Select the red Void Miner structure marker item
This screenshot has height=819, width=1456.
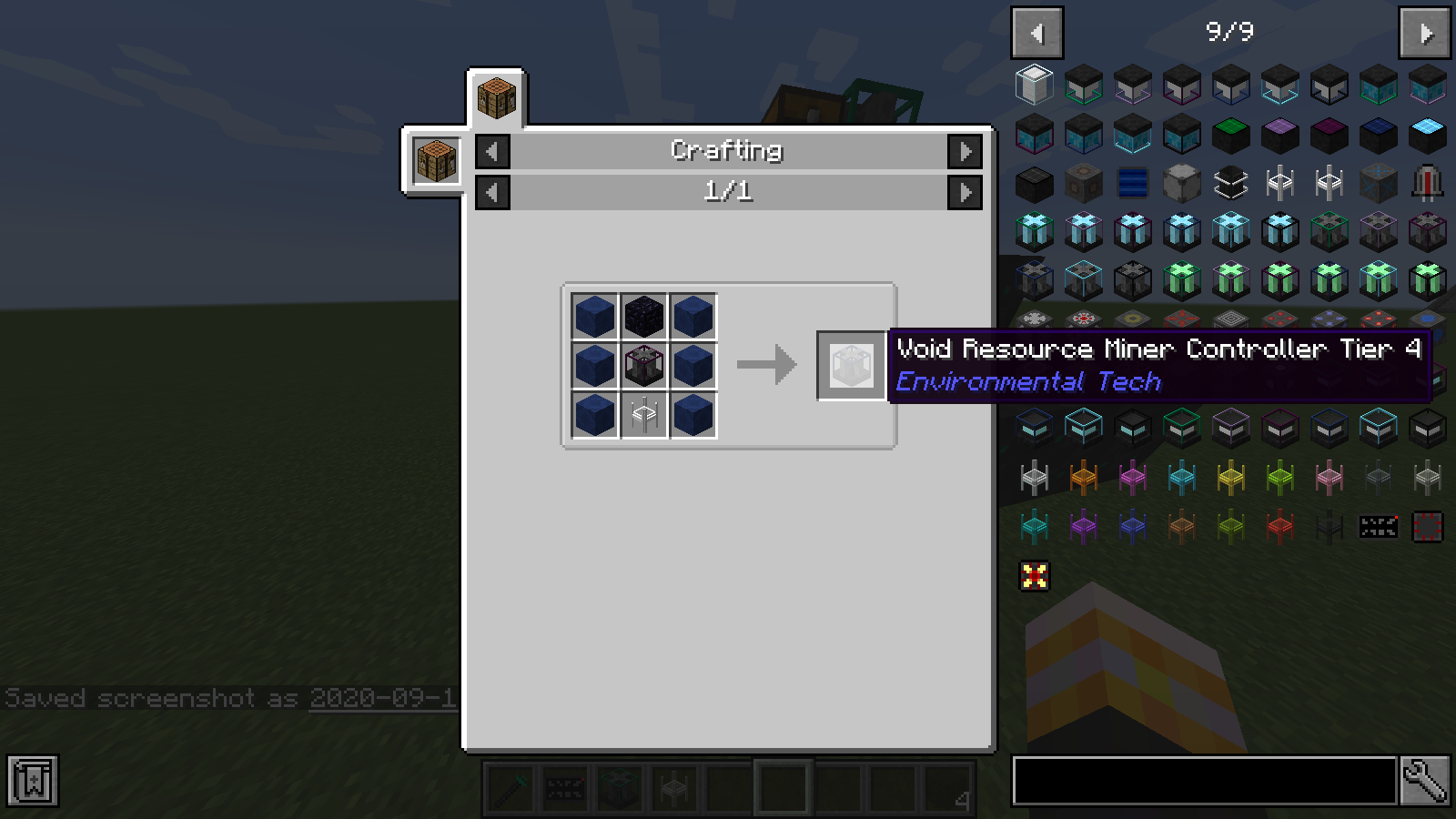point(1035,575)
